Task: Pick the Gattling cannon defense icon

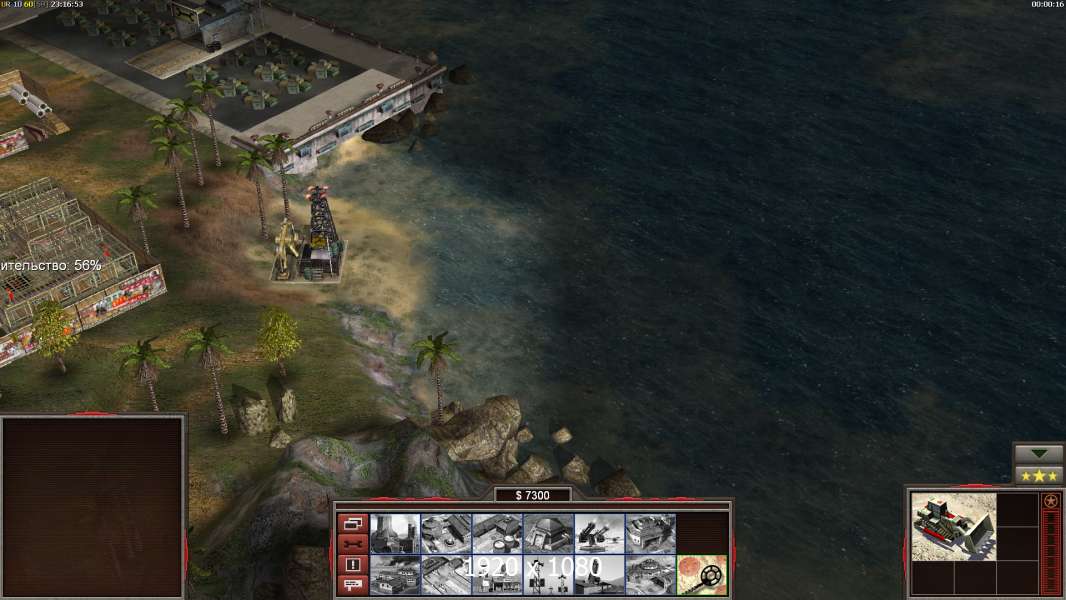Action: 599,533
